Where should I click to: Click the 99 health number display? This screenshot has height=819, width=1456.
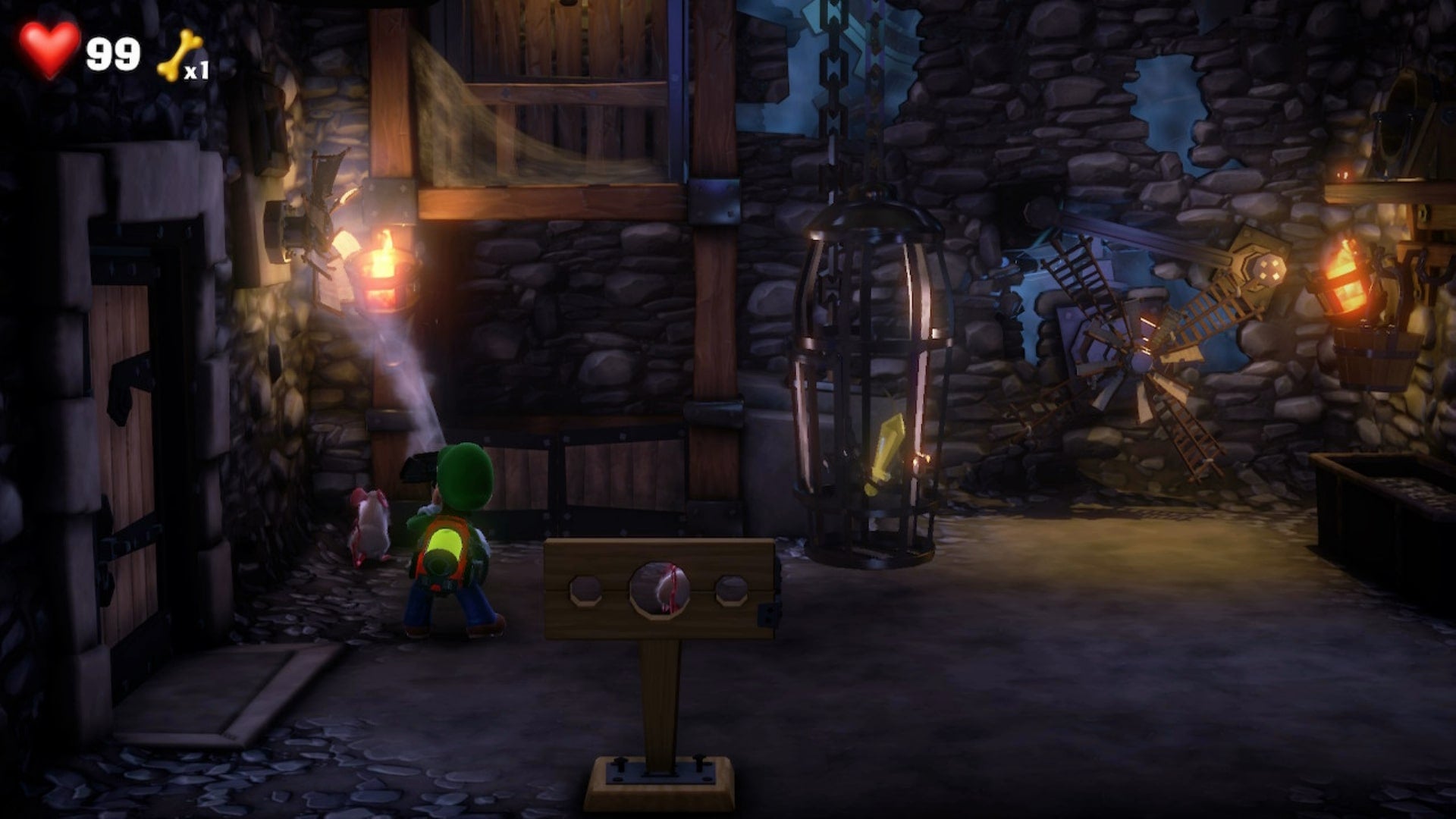(112, 50)
